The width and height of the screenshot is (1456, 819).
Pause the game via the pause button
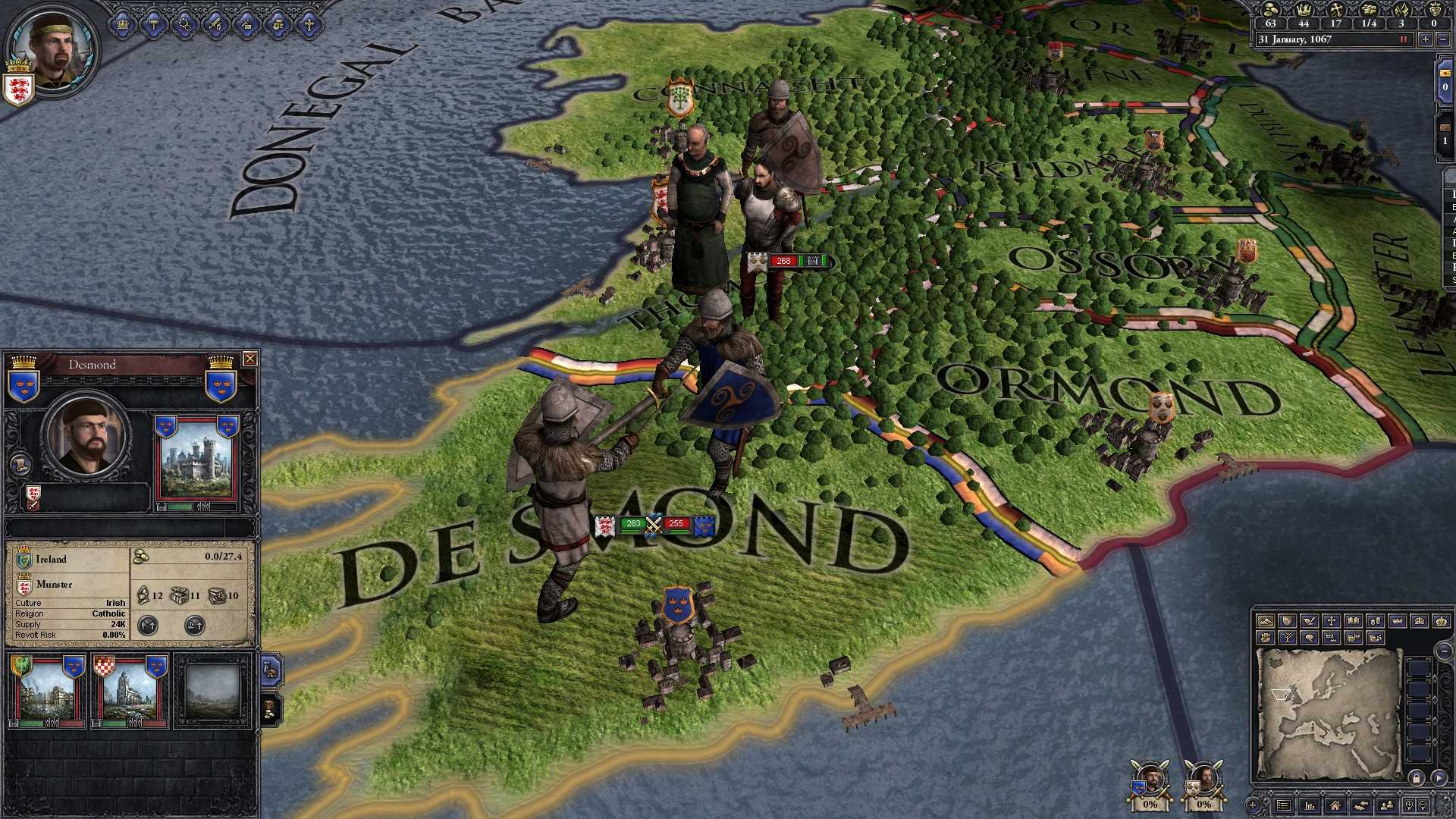tap(1403, 39)
